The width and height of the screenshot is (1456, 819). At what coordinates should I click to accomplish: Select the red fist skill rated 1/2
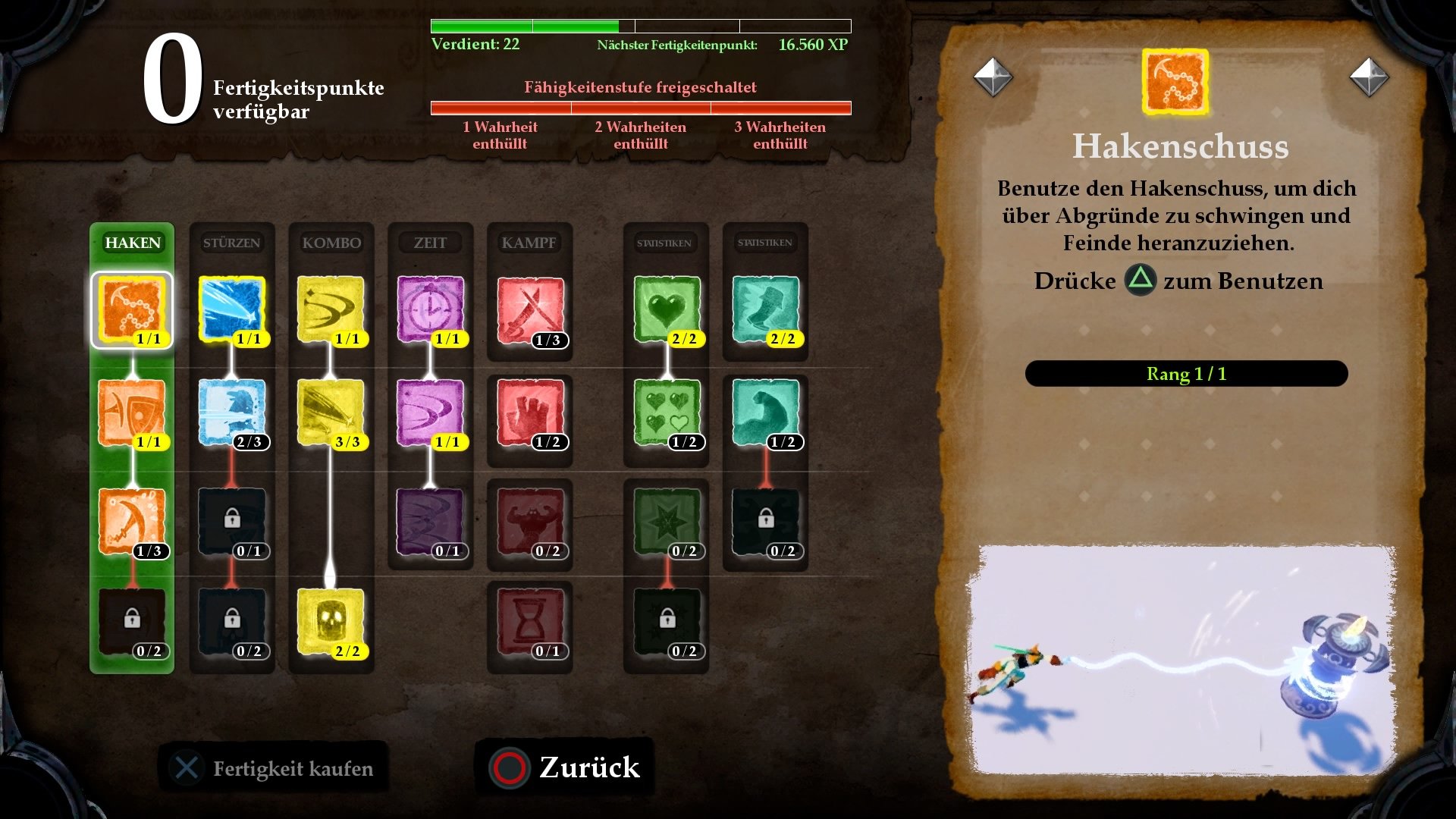tap(529, 413)
